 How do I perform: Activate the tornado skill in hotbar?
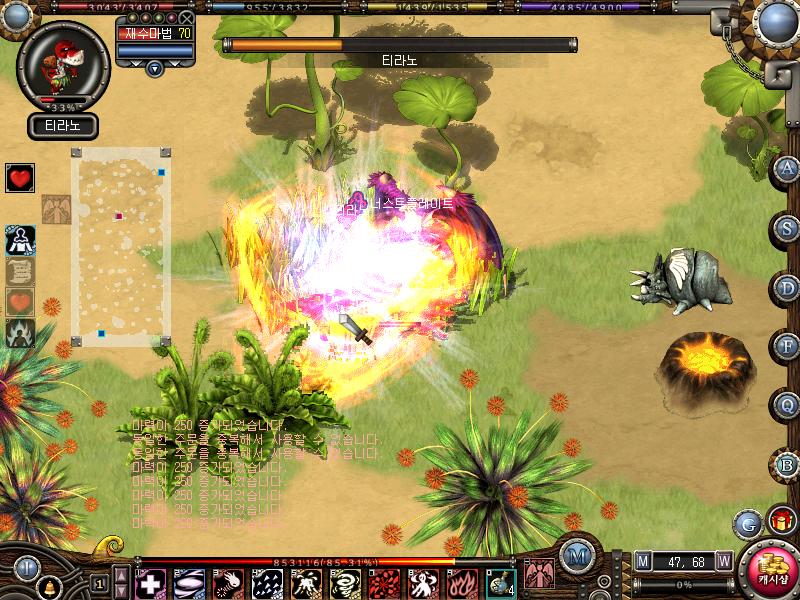(x=345, y=582)
